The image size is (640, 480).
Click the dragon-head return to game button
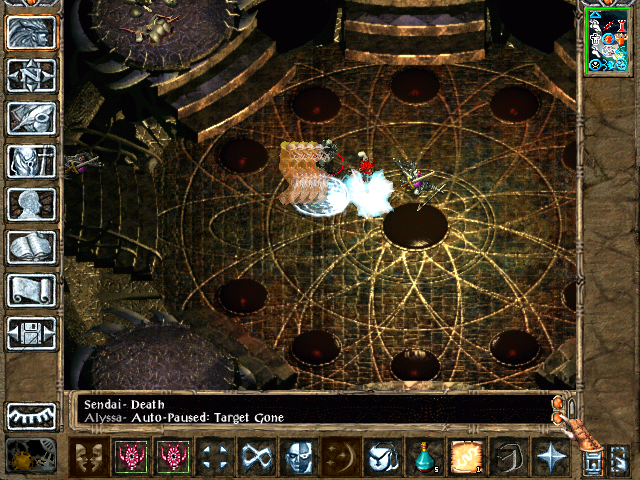point(32,32)
